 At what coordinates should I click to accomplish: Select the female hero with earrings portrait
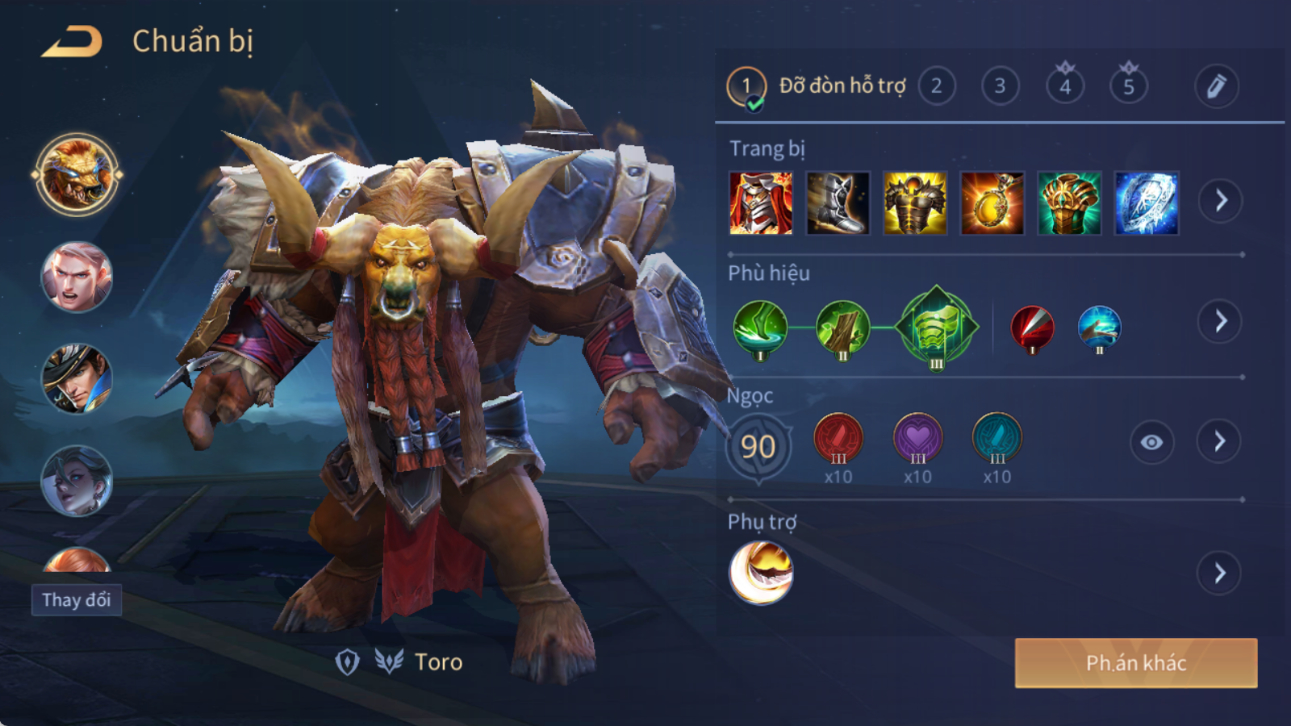[x=76, y=481]
